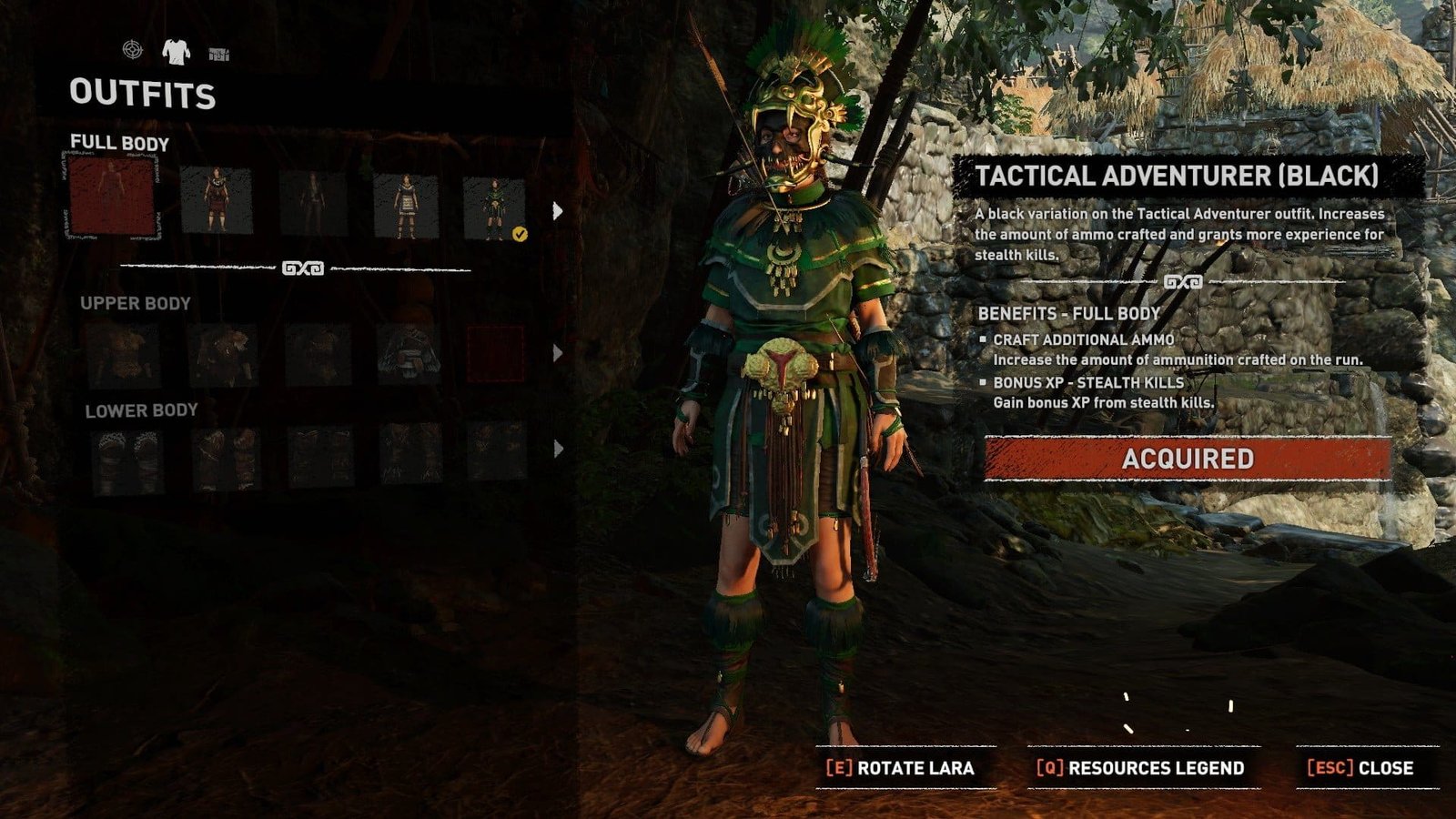Image resolution: width=1456 pixels, height=819 pixels.
Task: Close the outfits menu
Action: [x=1361, y=768]
